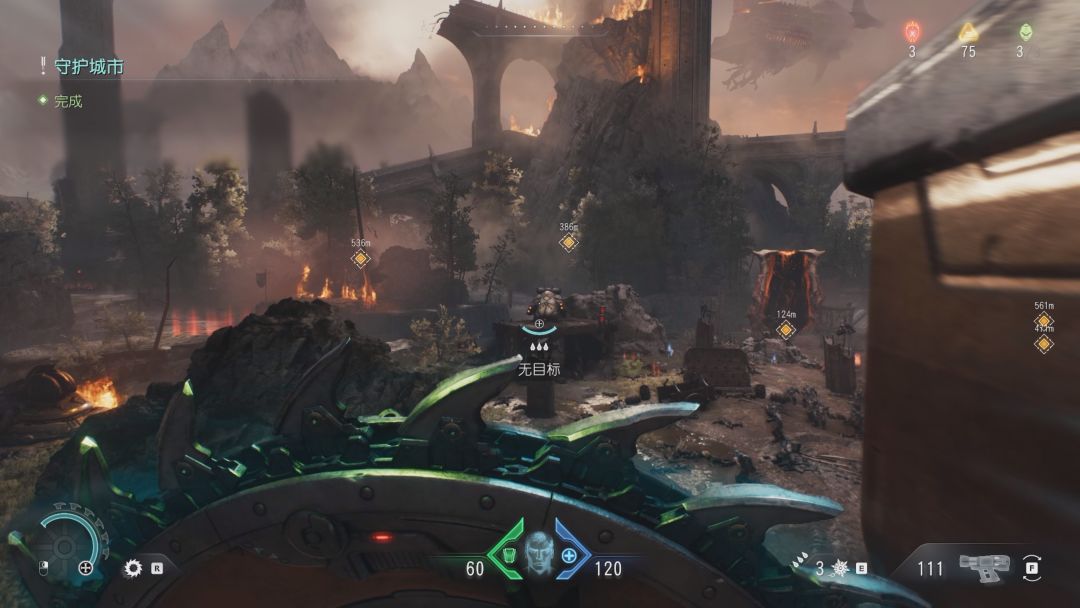Click the yellow triangle gold currency icon
Image resolution: width=1080 pixels, height=608 pixels.
967,32
